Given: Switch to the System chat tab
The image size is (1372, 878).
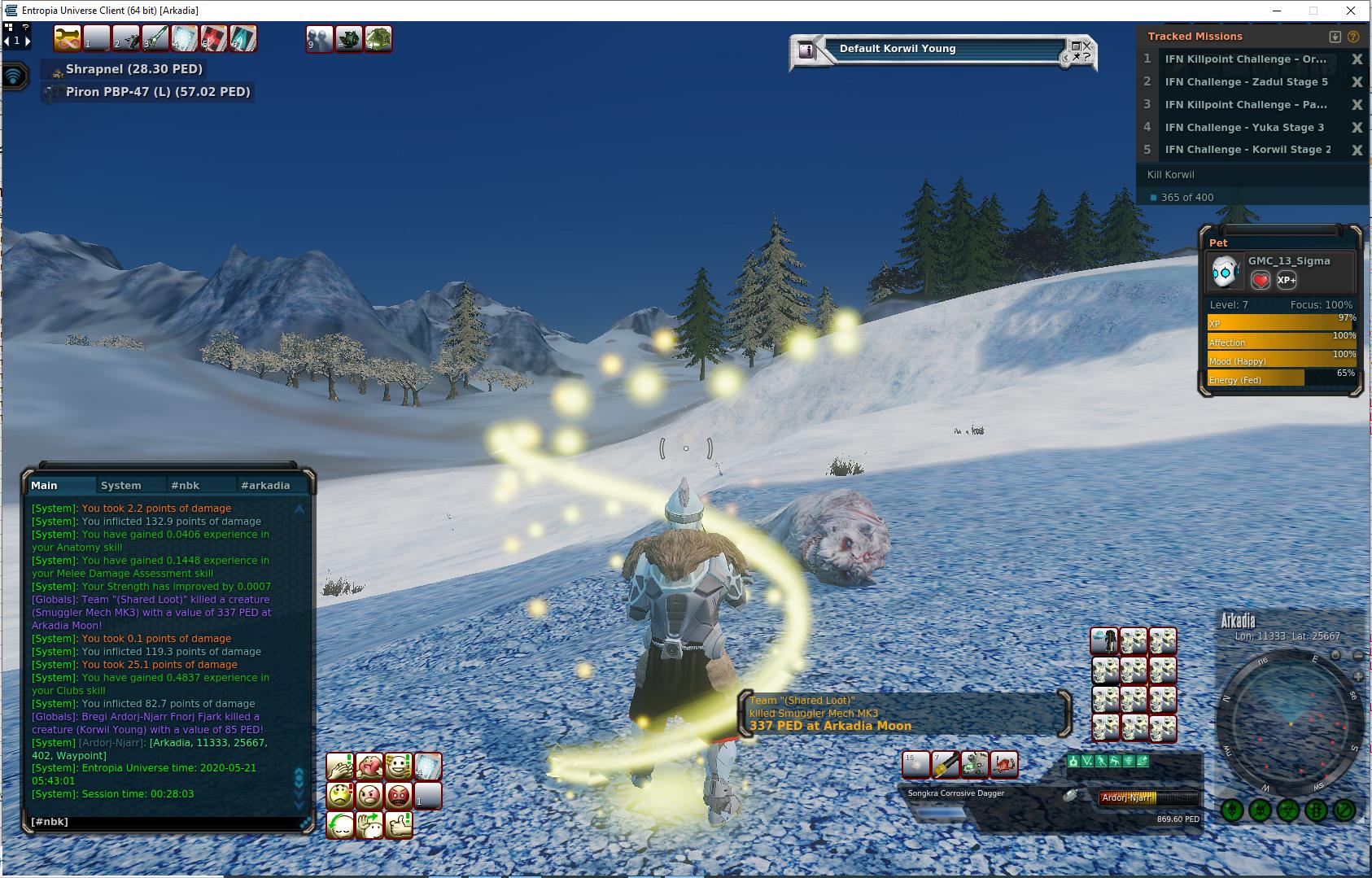Looking at the screenshot, I should (x=120, y=485).
